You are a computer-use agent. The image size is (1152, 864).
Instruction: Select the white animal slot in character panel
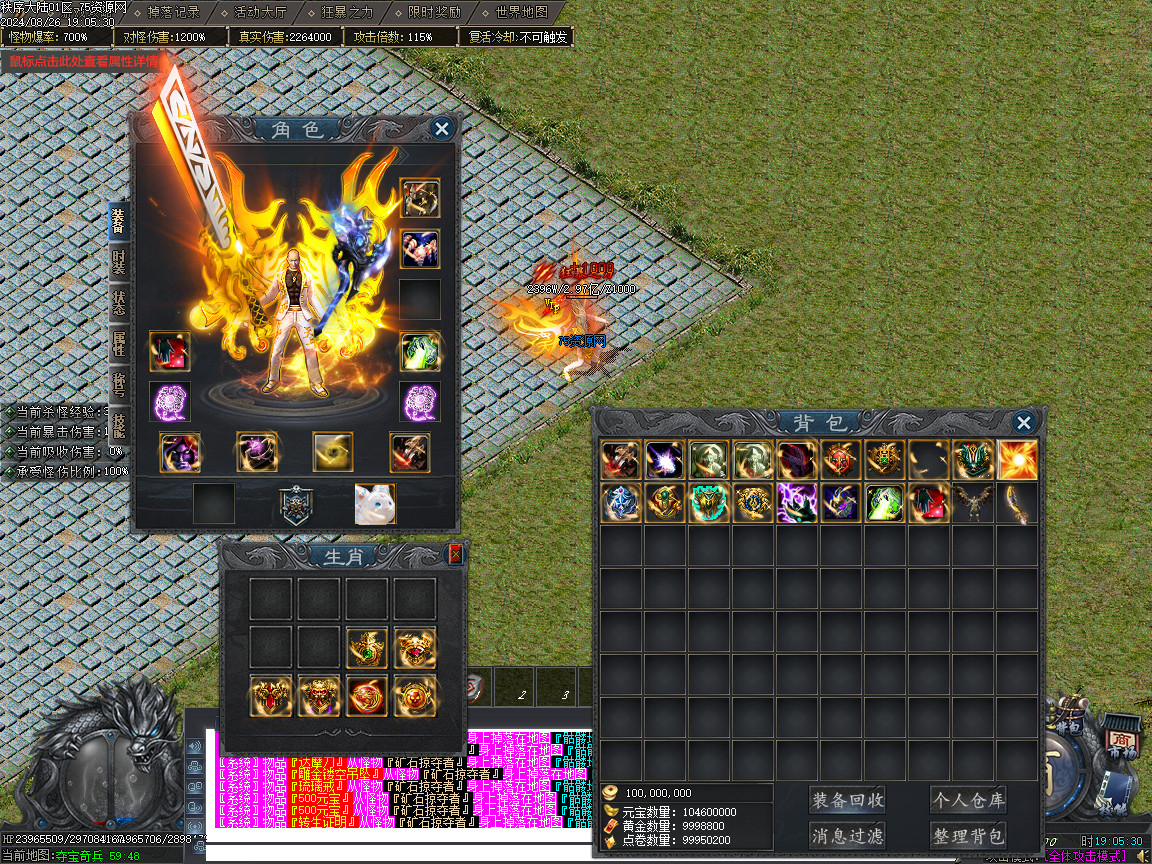coord(375,504)
